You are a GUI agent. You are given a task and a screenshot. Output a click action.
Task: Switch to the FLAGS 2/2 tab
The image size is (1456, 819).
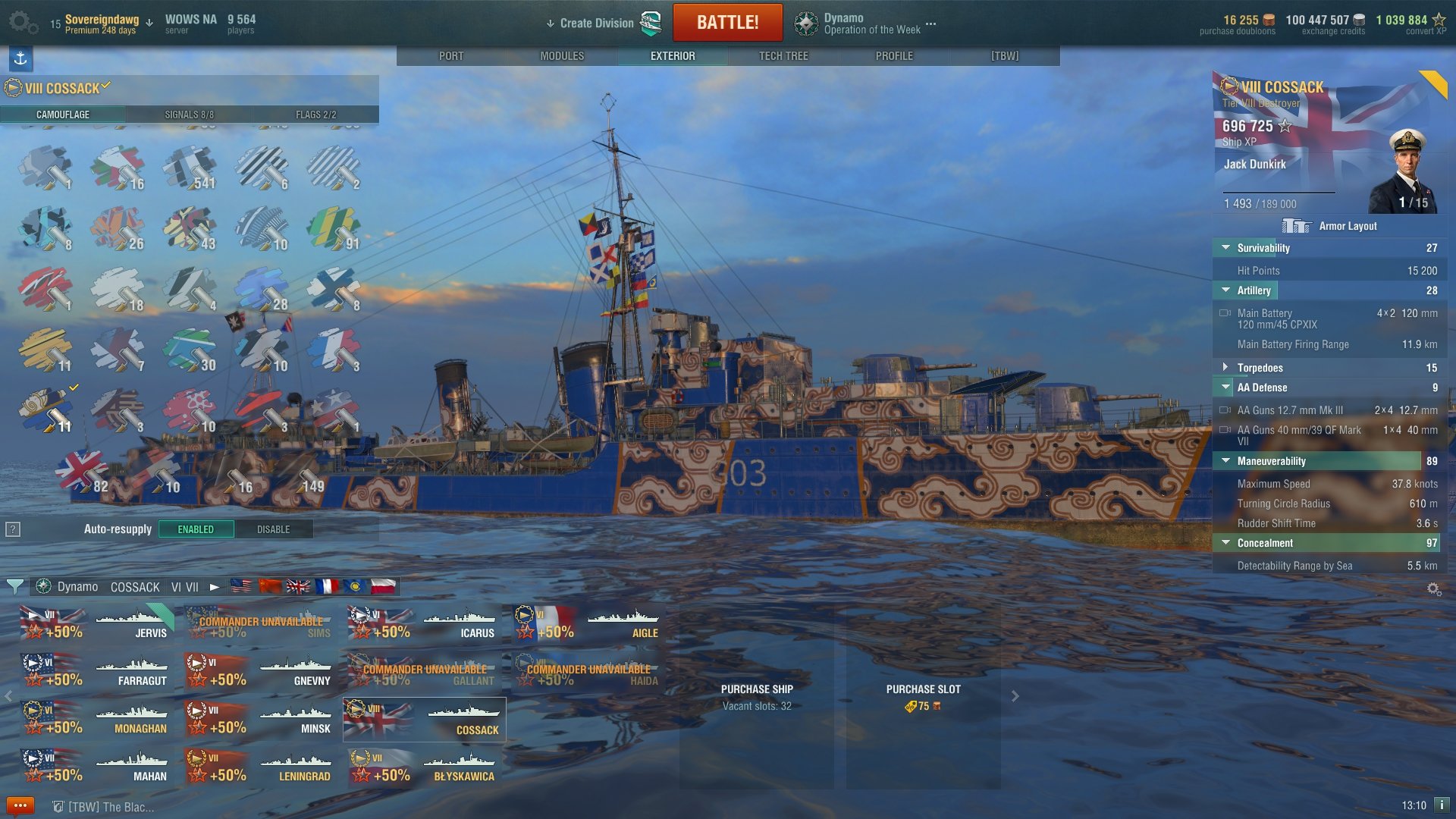click(315, 115)
